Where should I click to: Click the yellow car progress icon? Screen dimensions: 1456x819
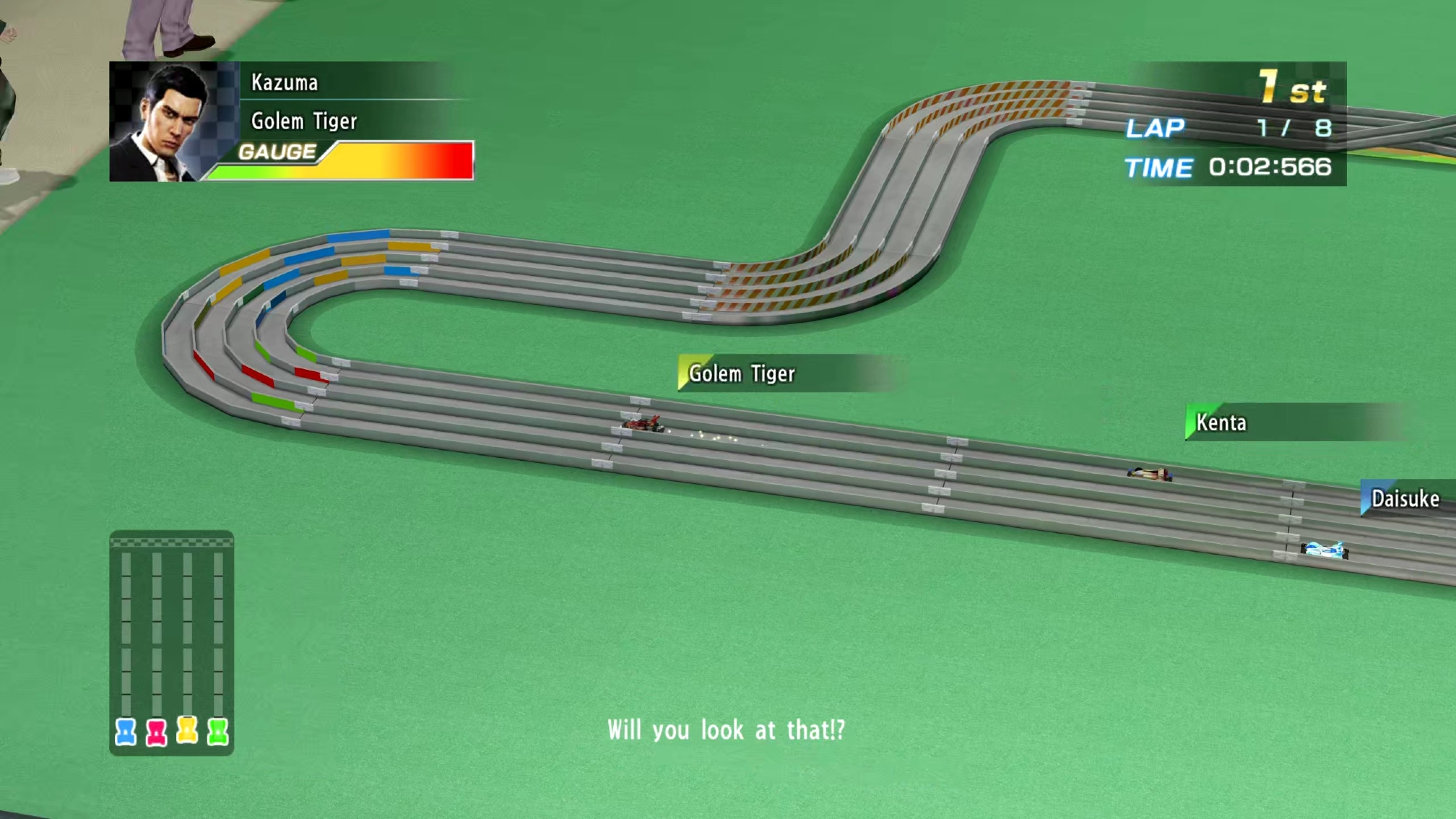tap(187, 729)
